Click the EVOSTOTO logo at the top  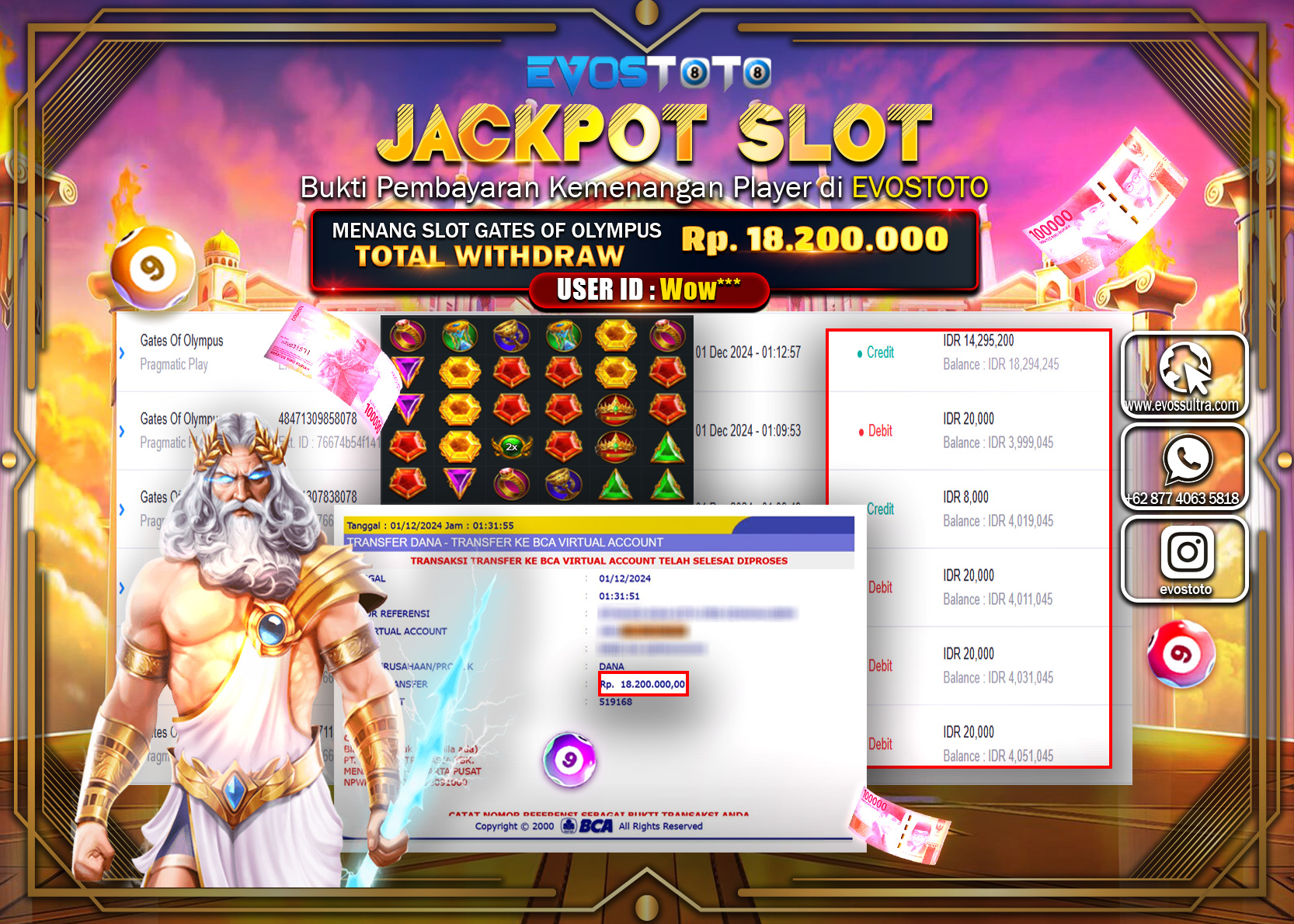(x=646, y=74)
